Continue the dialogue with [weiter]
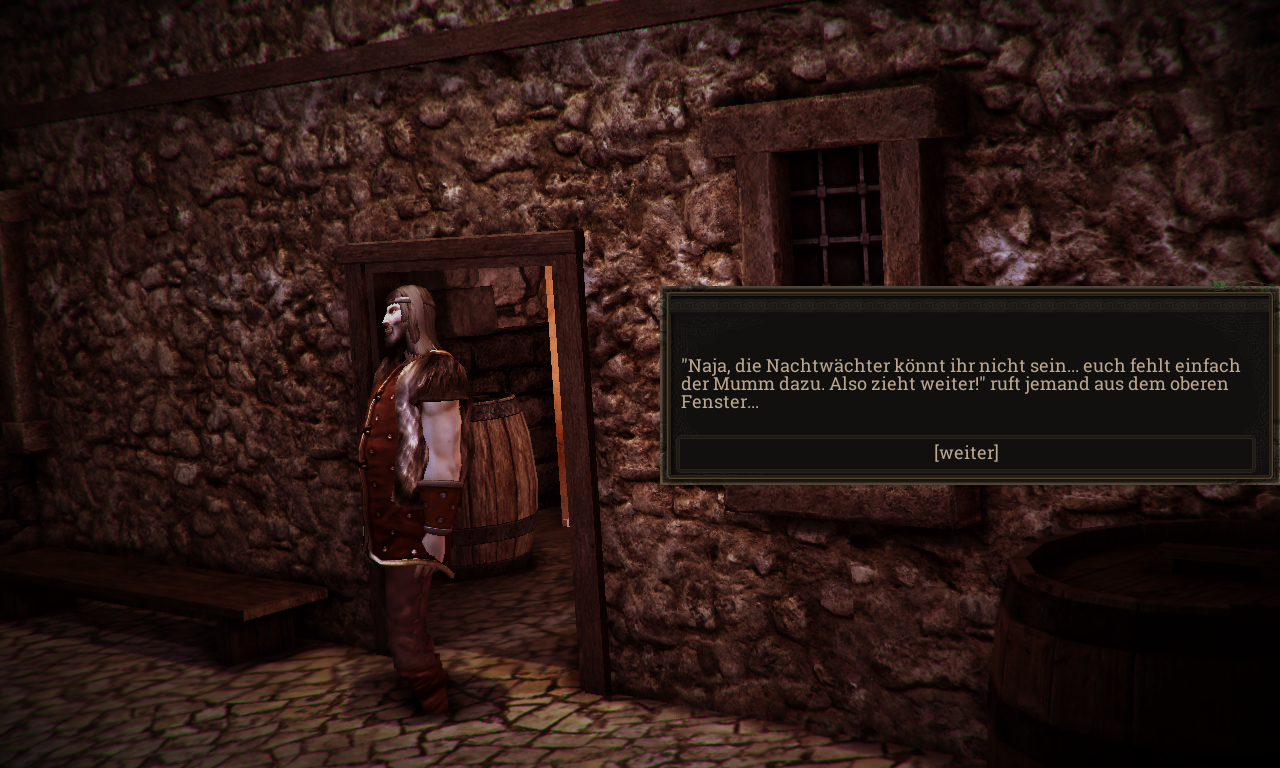The height and width of the screenshot is (768, 1280). point(966,453)
